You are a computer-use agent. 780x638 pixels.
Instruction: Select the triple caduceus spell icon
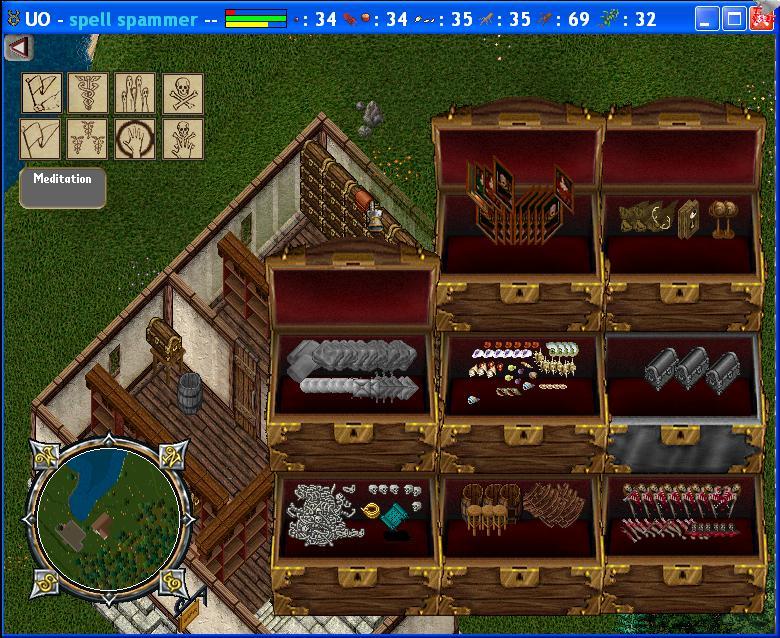(88, 138)
